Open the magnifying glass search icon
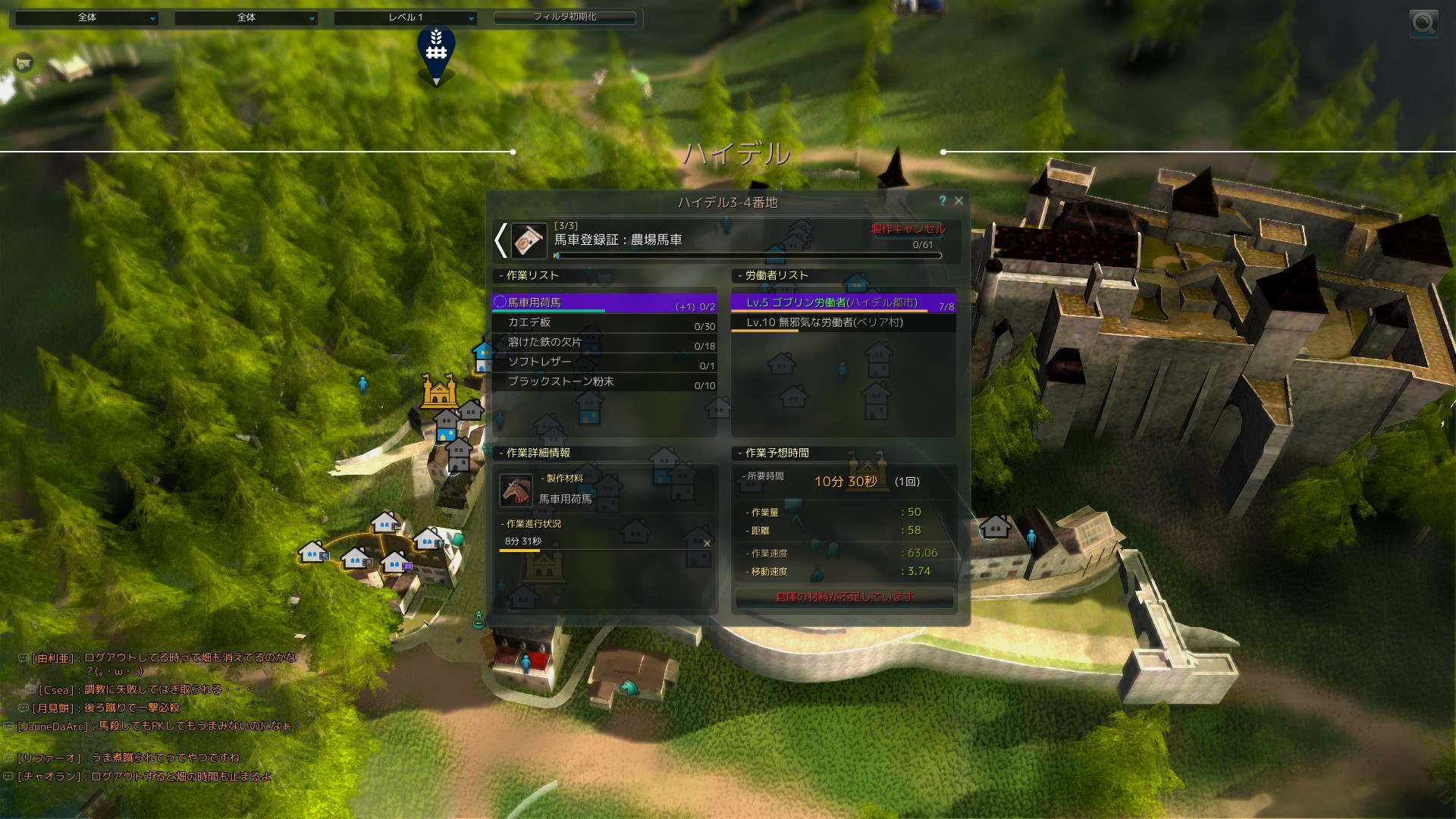Screen dimensions: 1456x819 click(1423, 24)
